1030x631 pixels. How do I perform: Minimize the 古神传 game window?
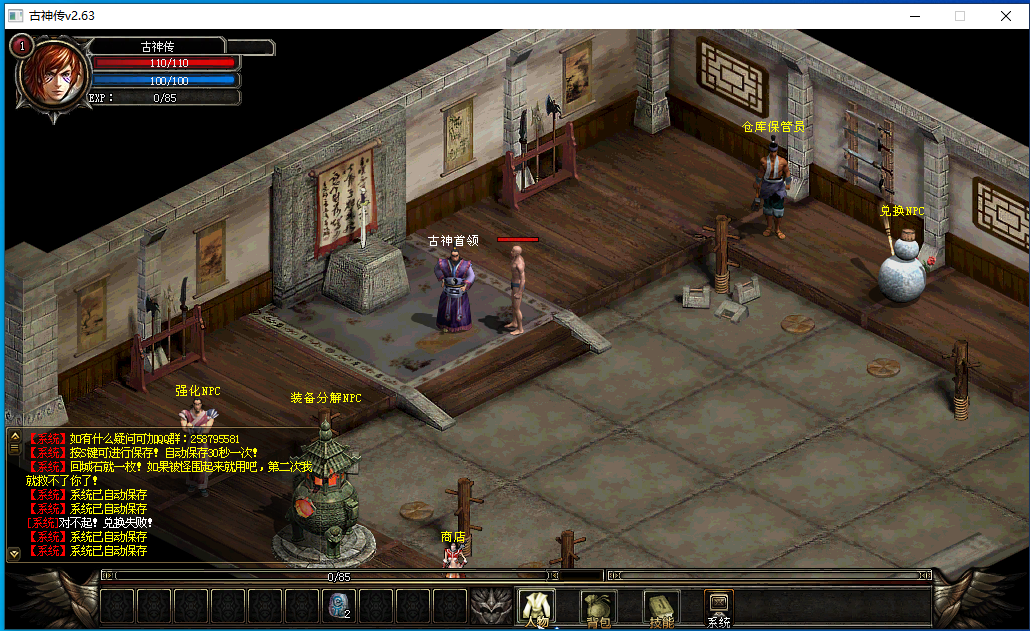915,15
